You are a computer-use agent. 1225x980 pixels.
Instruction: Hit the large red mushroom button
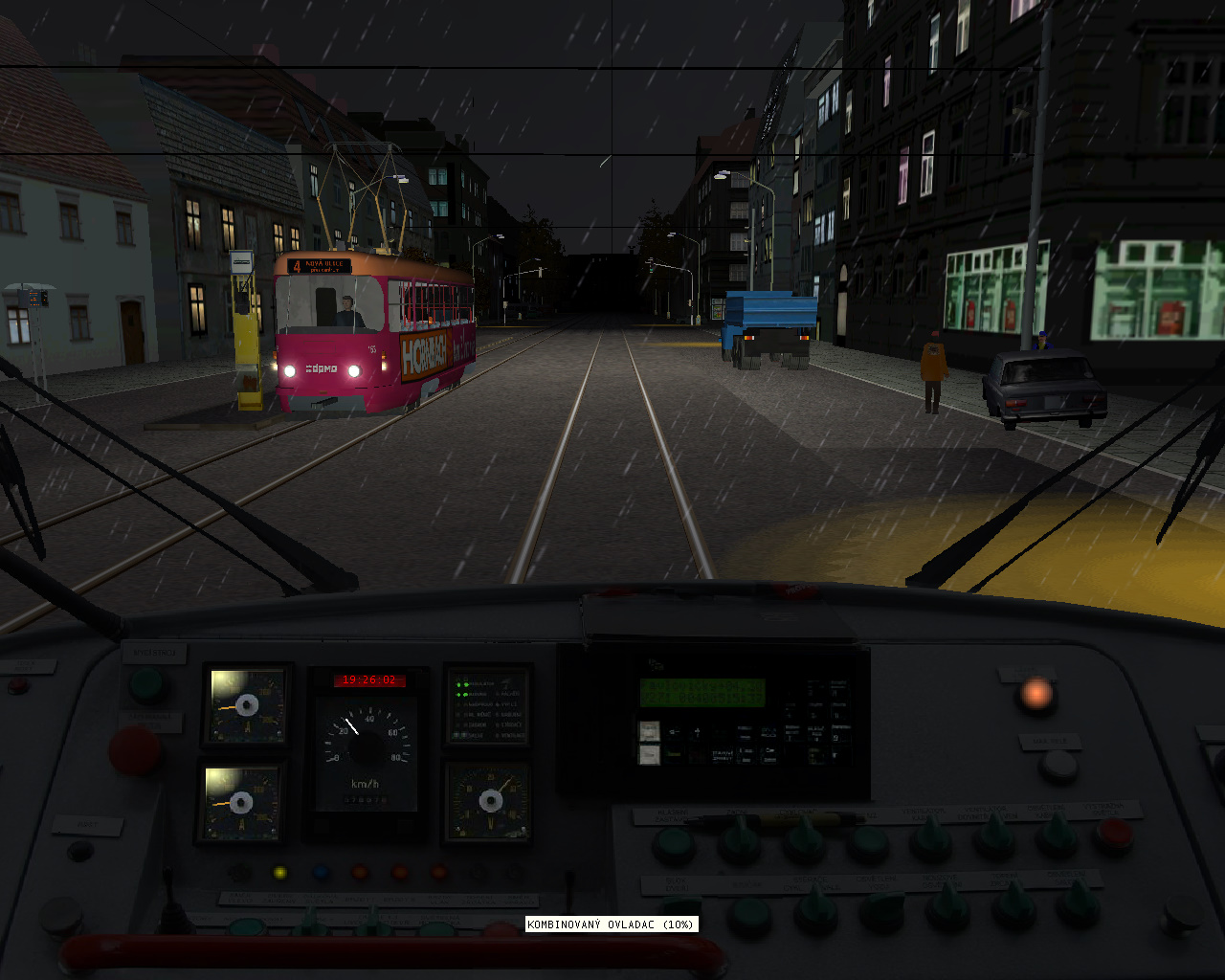(135, 749)
